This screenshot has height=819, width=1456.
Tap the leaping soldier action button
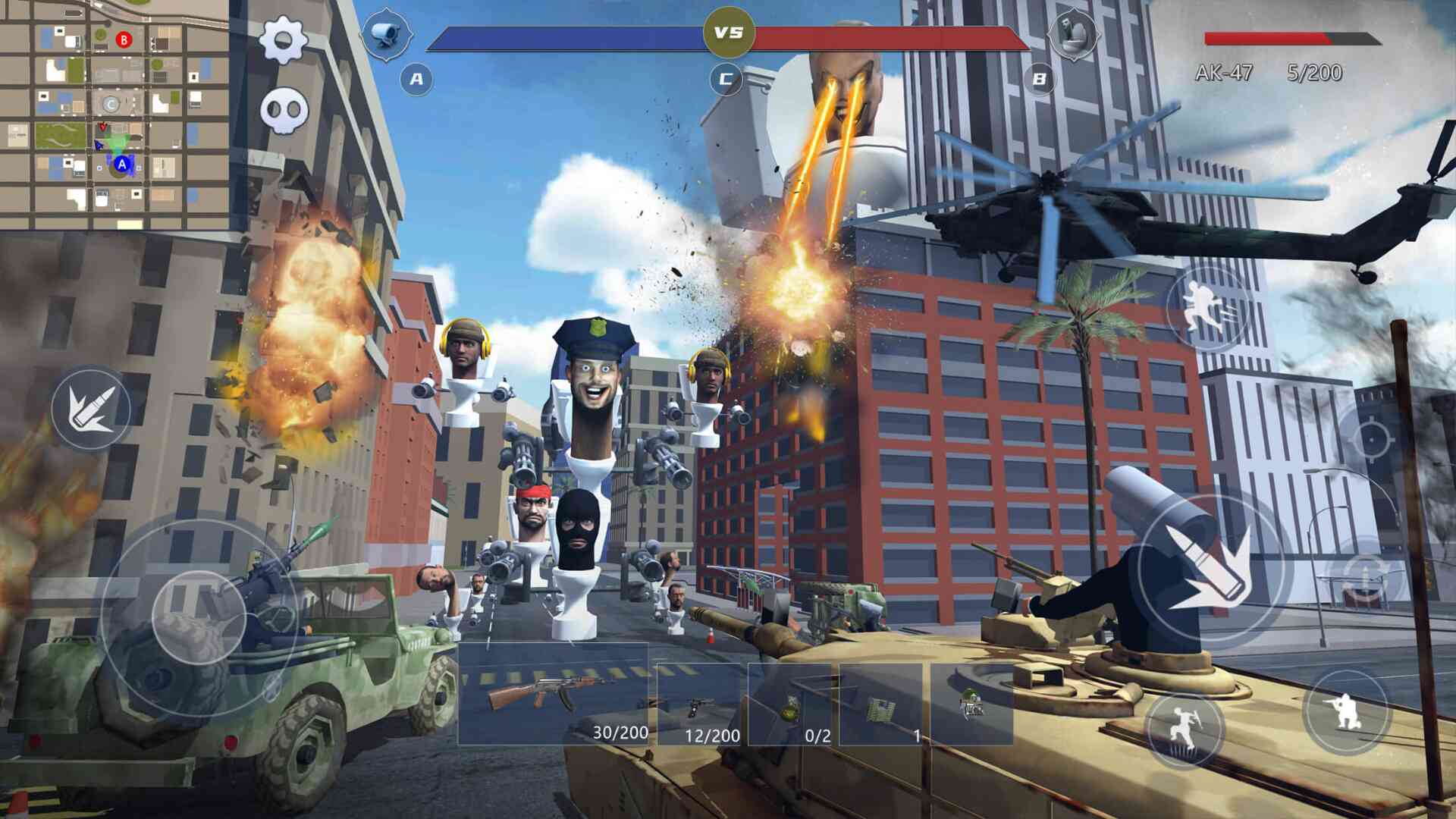click(1184, 728)
